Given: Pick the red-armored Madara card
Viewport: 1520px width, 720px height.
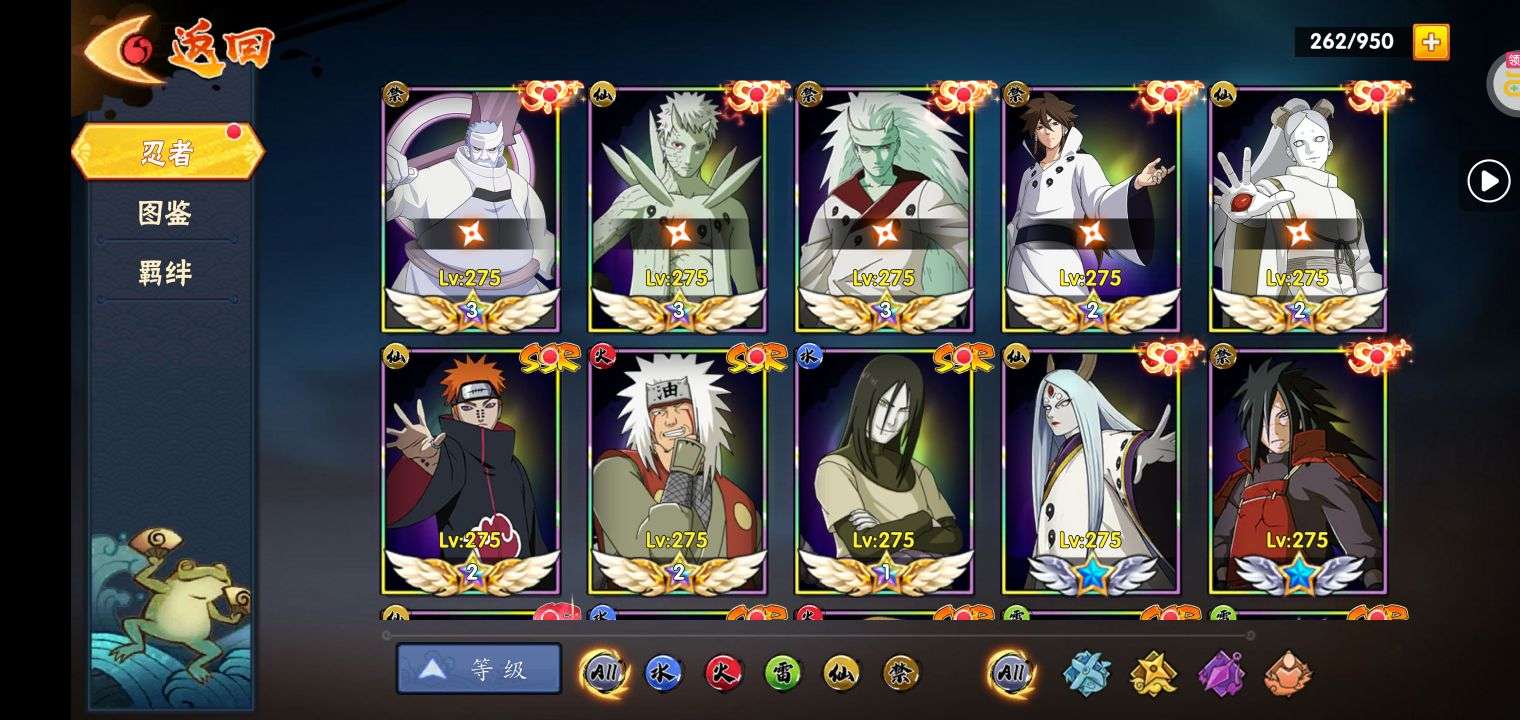Looking at the screenshot, I should point(1298,470).
